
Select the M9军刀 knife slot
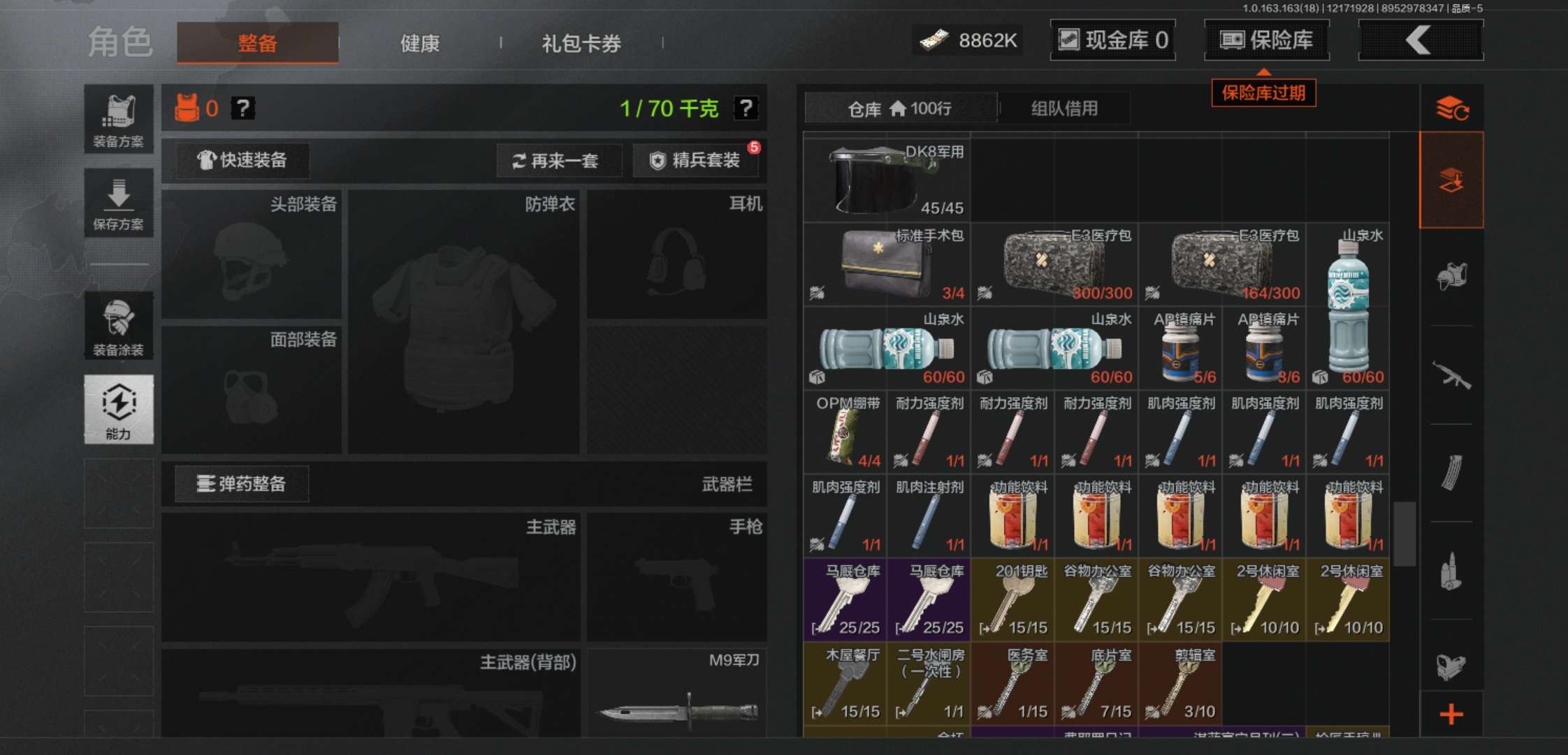[x=676, y=693]
